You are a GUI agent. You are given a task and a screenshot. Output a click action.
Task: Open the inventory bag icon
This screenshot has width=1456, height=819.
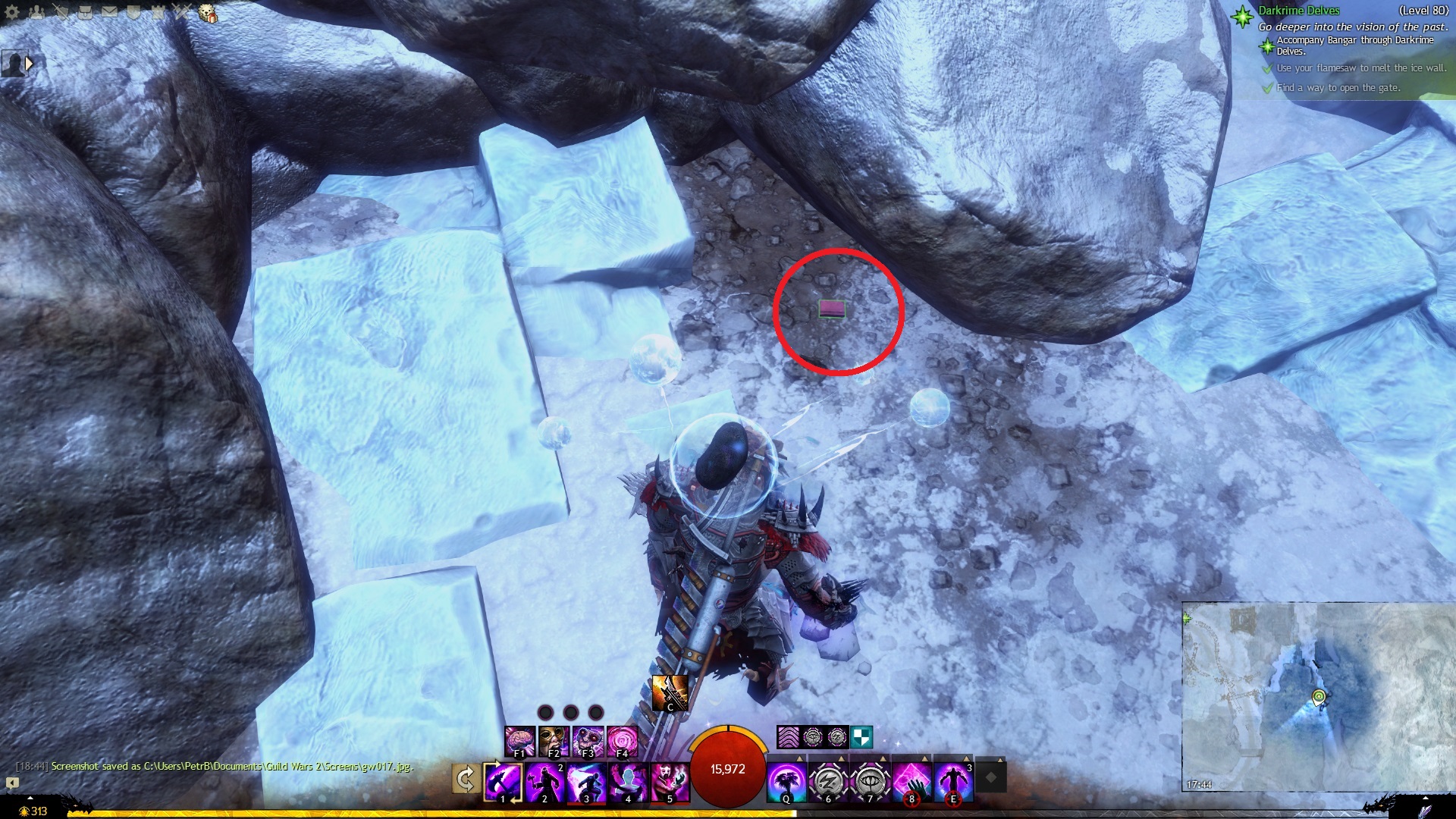coord(85,12)
